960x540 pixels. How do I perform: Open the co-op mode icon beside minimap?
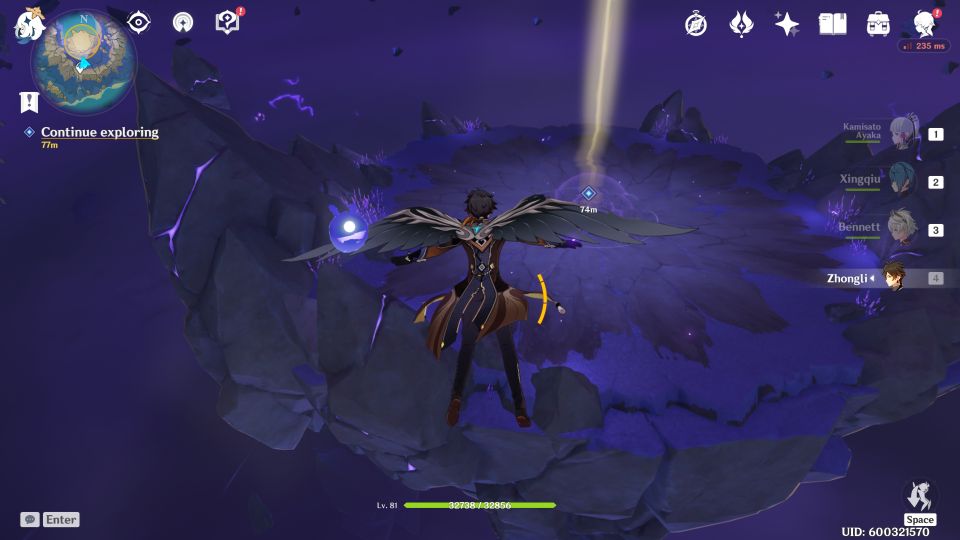183,23
